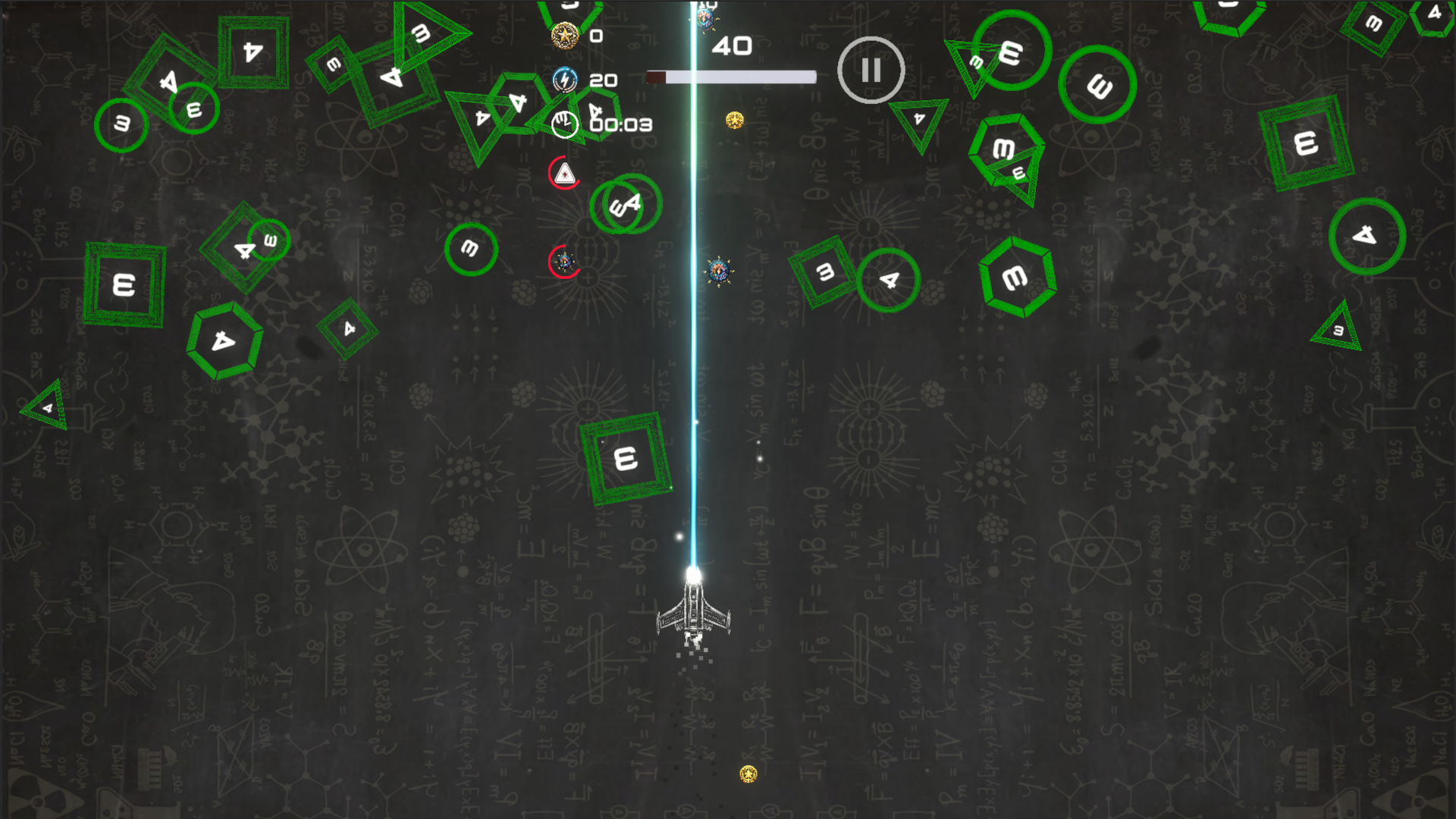Click the score counter showing 40
This screenshot has width=1456, height=819.
(732, 47)
